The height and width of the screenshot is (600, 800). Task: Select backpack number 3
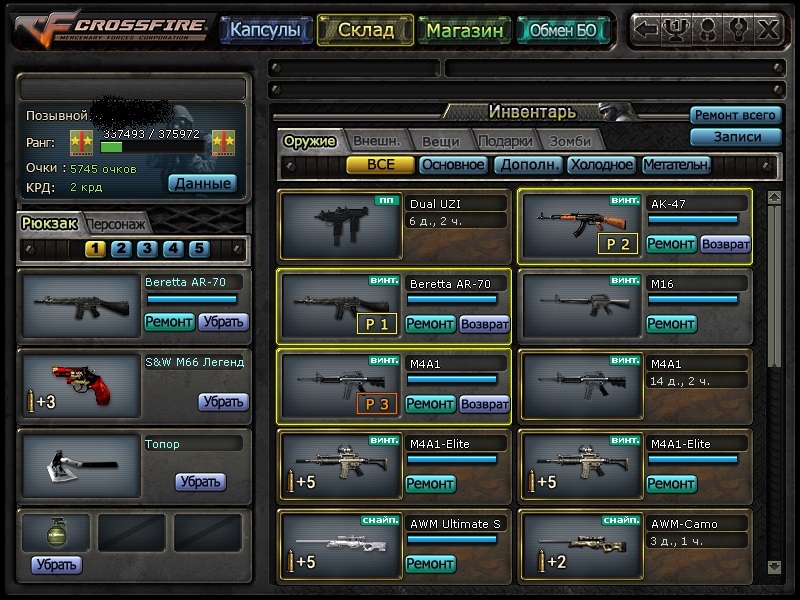[147, 249]
